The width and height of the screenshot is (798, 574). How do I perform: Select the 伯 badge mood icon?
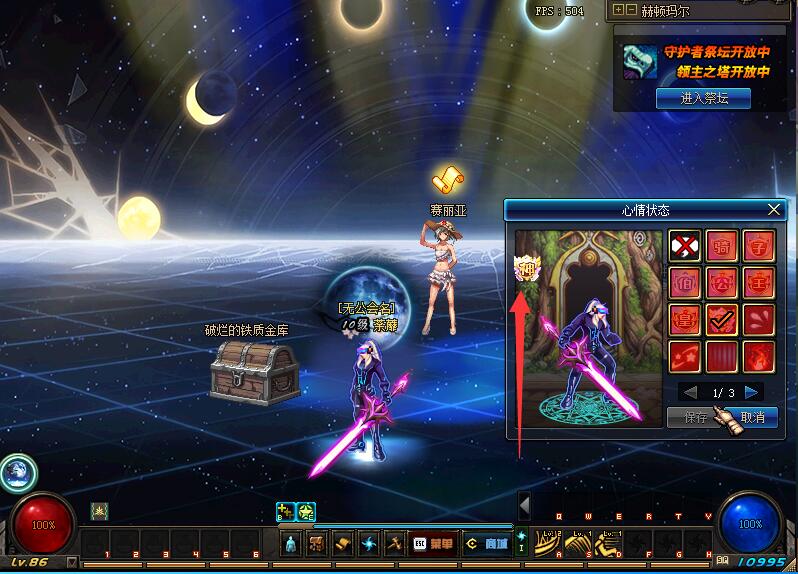pos(684,283)
